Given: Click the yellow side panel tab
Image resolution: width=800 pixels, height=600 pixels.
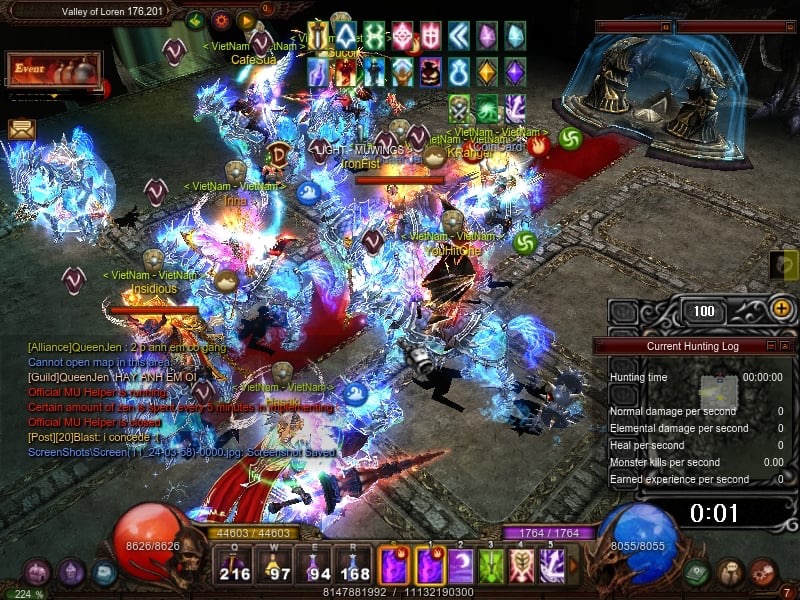Looking at the screenshot, I should (785, 265).
